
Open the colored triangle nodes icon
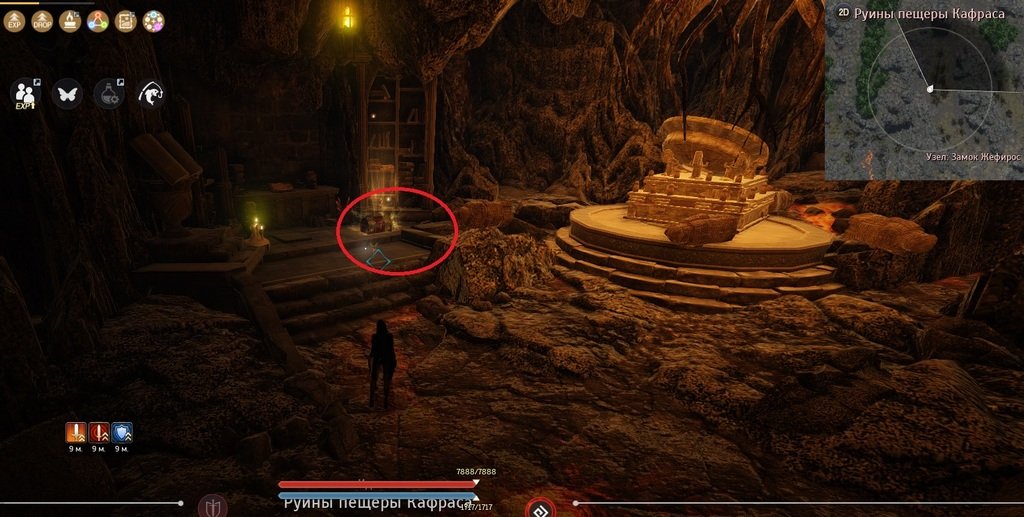pos(97,20)
